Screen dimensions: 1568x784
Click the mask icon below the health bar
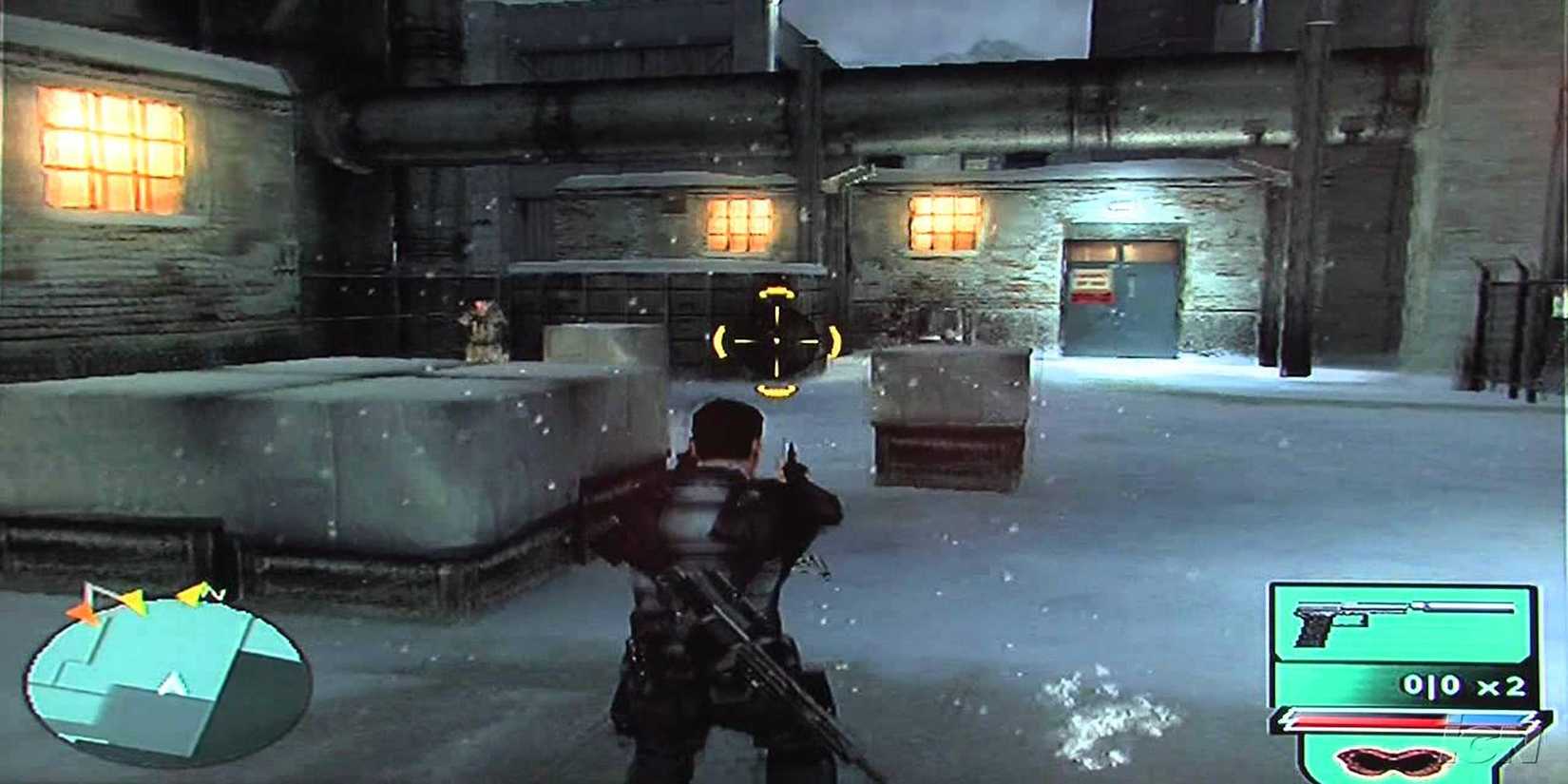[x=1392, y=760]
